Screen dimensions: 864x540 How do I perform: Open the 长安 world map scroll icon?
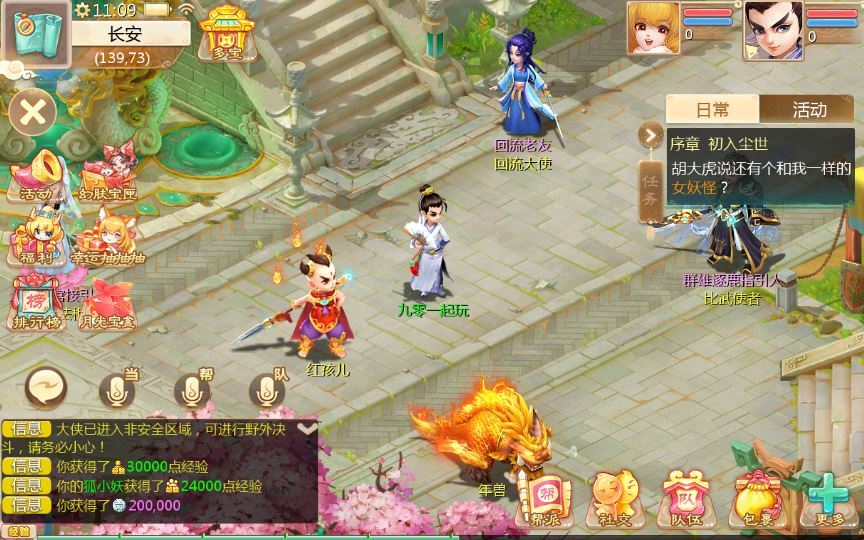point(36,32)
